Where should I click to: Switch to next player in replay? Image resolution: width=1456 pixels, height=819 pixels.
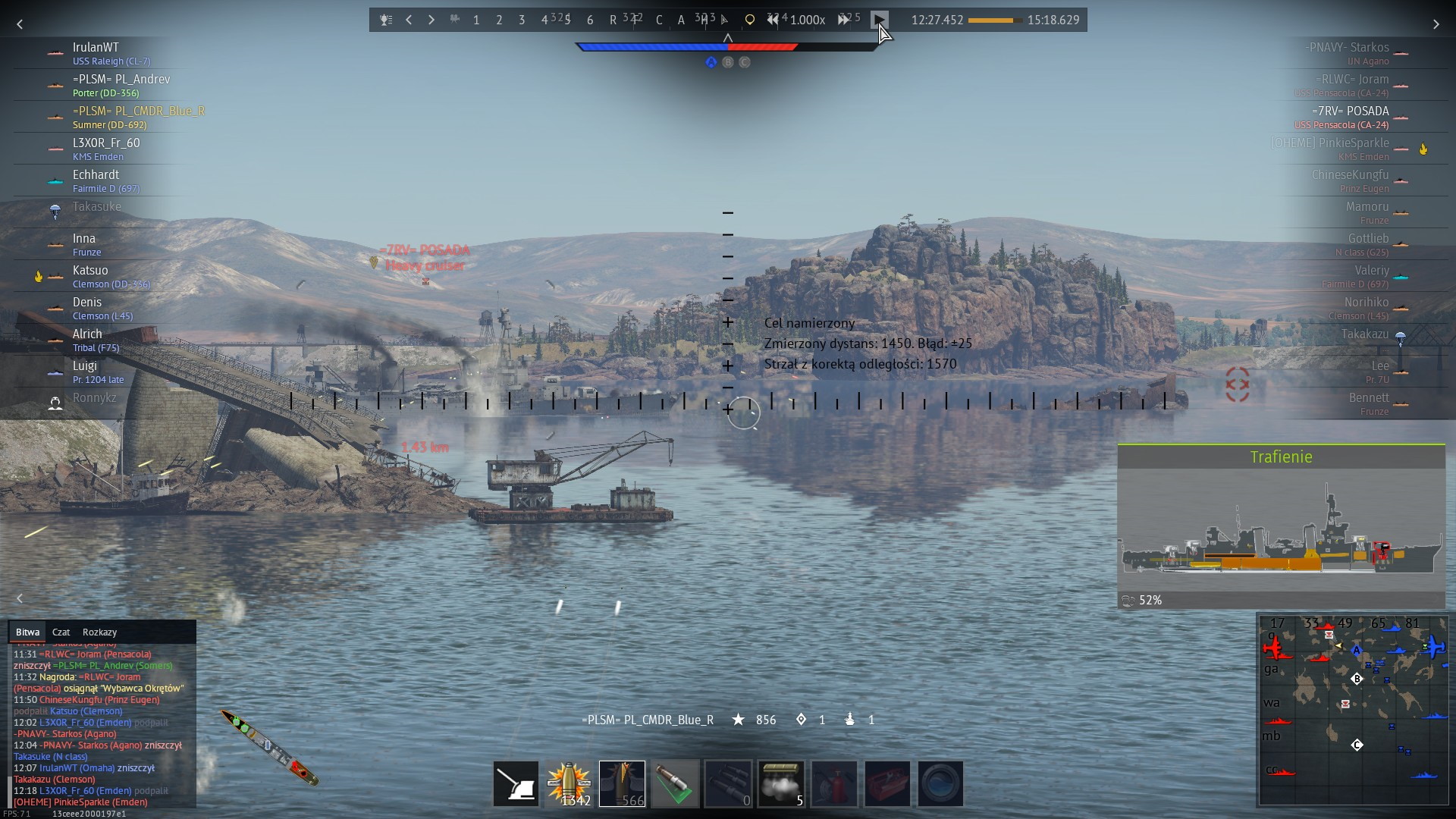click(x=431, y=20)
